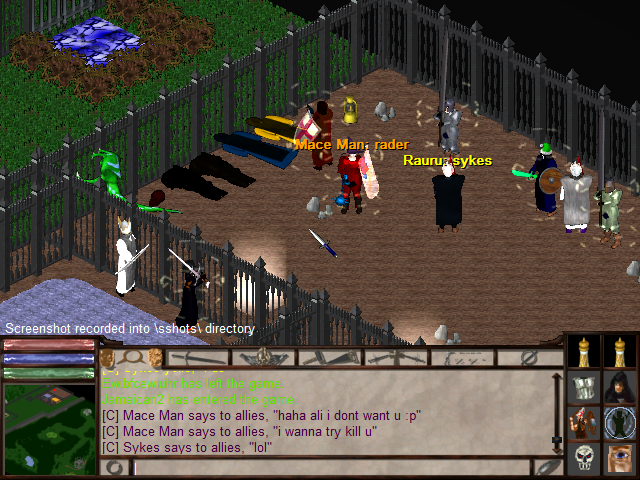Screen dimensions: 640x480
Task: Click the feather quill button beside chat
Action: [549, 467]
